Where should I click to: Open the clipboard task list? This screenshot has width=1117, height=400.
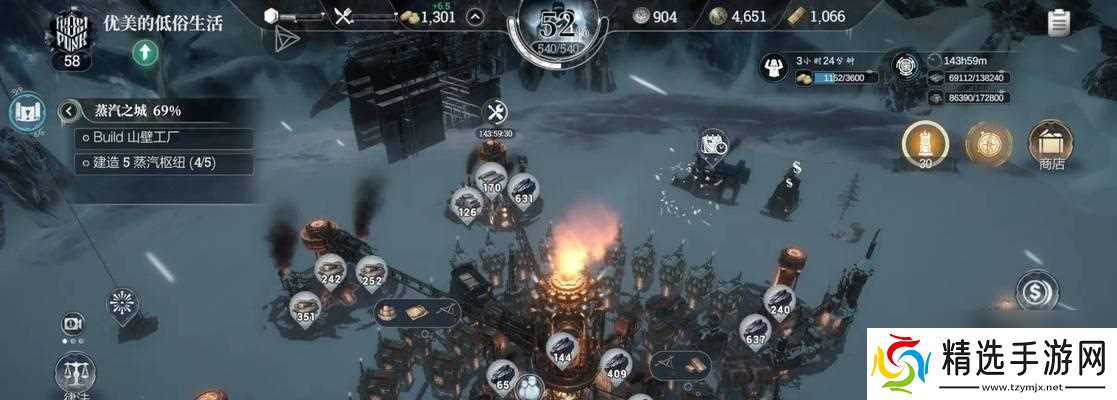[x=1059, y=22]
